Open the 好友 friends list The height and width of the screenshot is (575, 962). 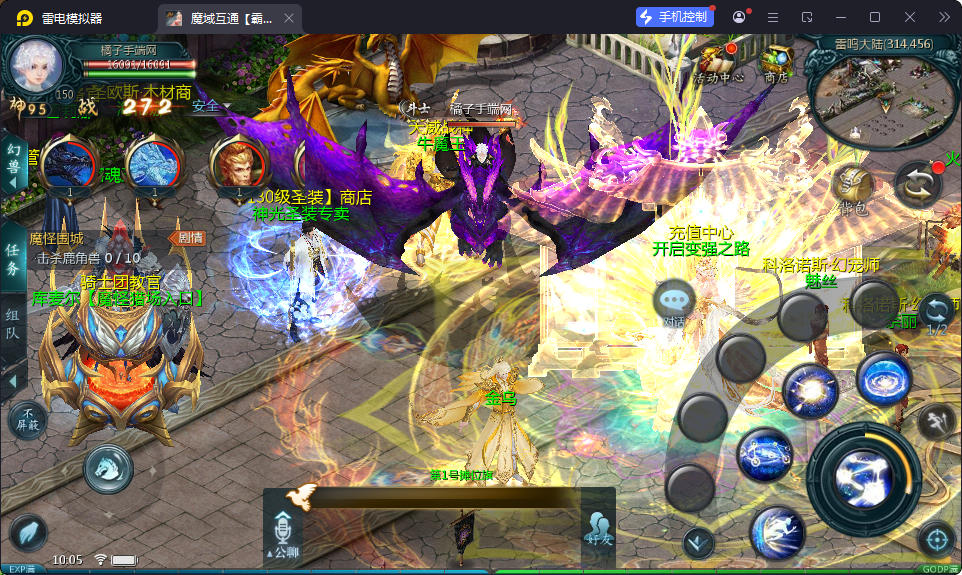pos(598,527)
